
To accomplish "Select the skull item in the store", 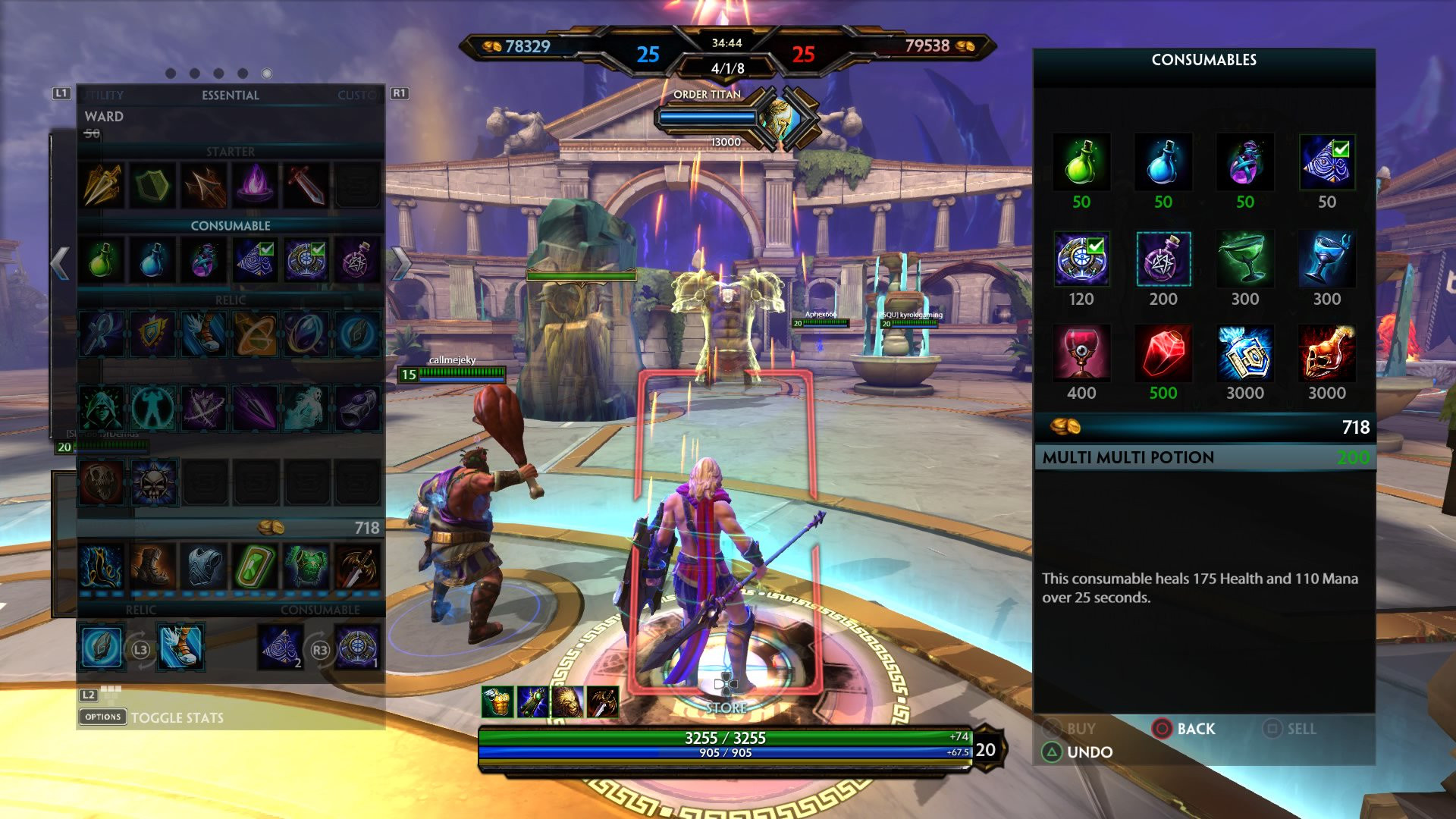I will 154,483.
